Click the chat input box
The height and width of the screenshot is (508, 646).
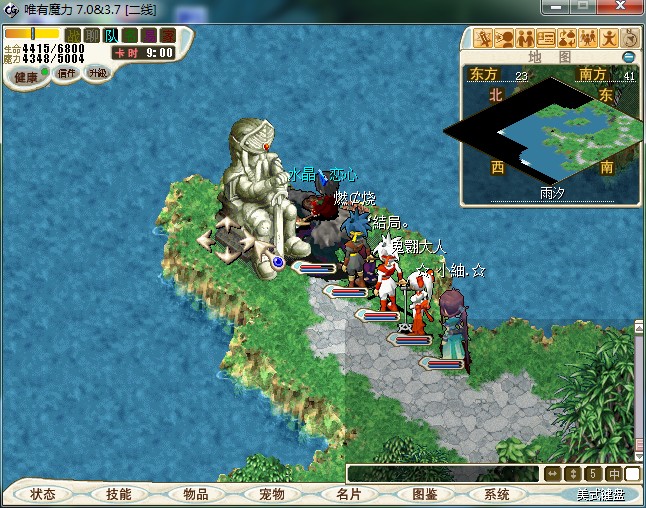point(441,474)
